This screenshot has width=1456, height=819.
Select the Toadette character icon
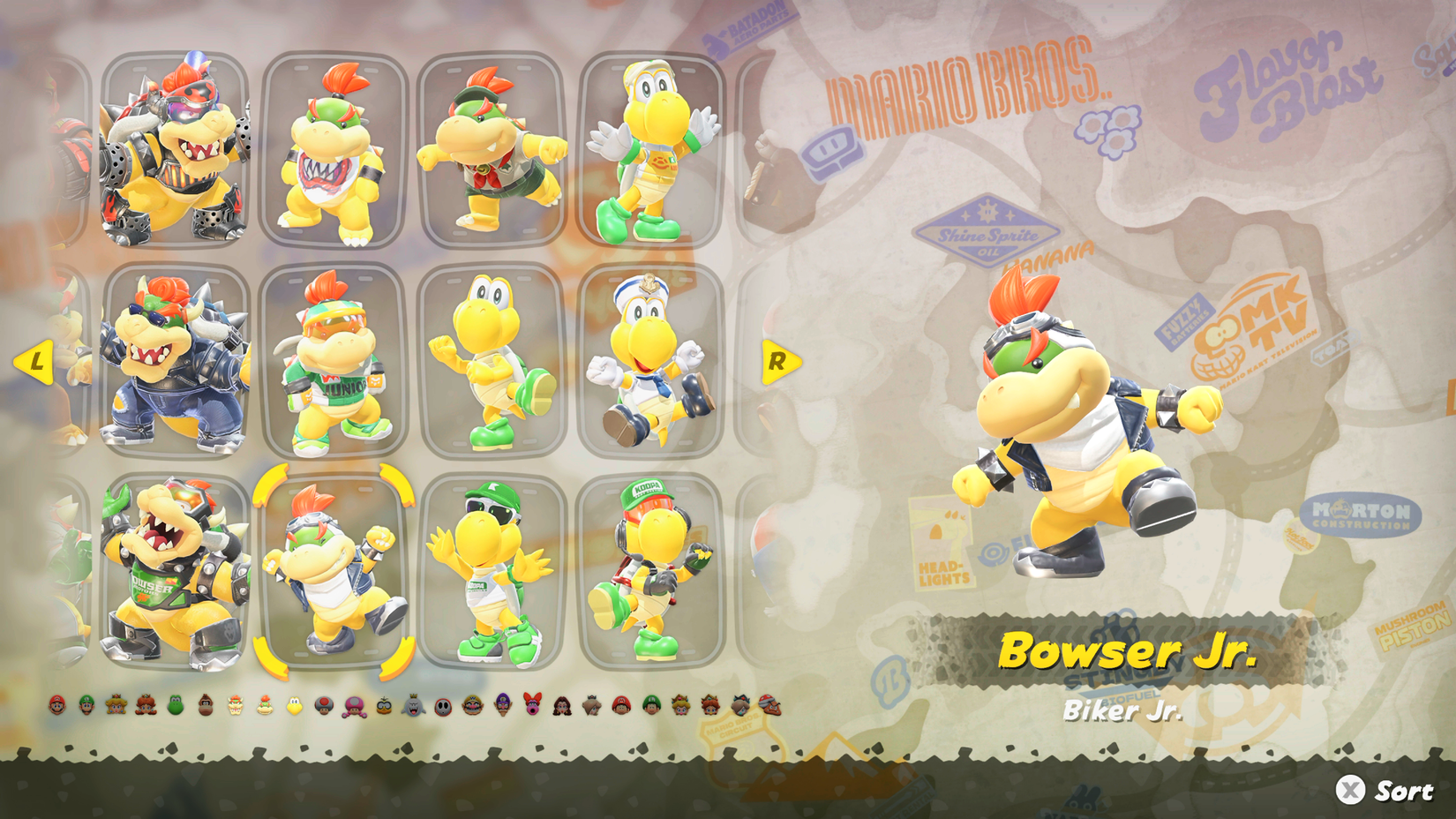[353, 706]
